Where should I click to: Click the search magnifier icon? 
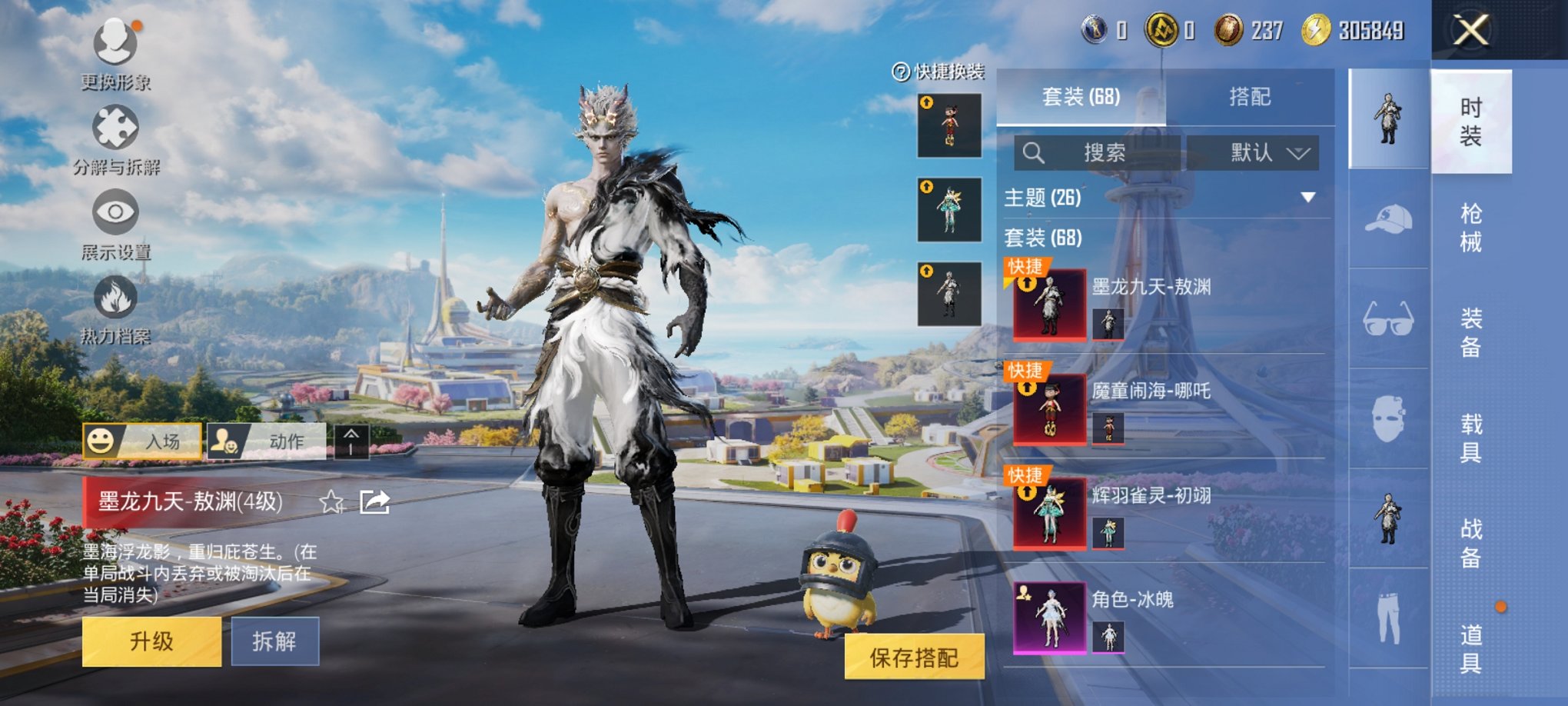(1034, 153)
